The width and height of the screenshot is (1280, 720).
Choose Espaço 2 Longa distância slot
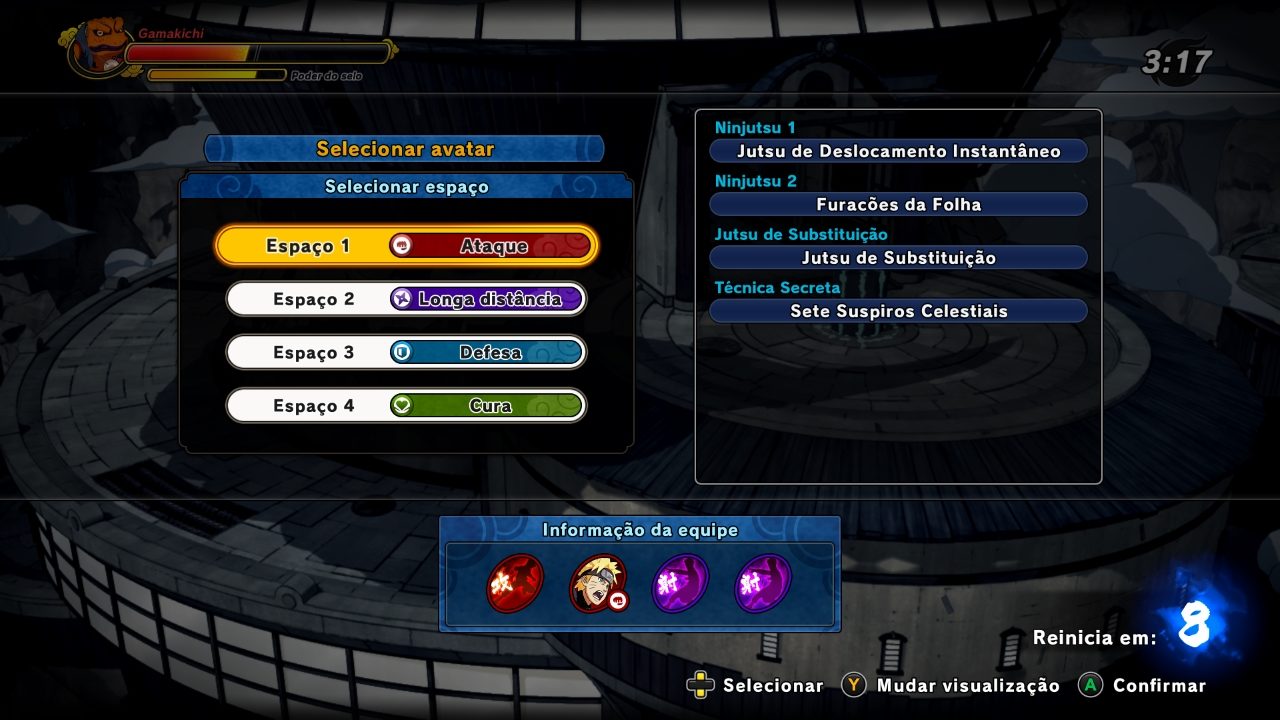tap(406, 299)
